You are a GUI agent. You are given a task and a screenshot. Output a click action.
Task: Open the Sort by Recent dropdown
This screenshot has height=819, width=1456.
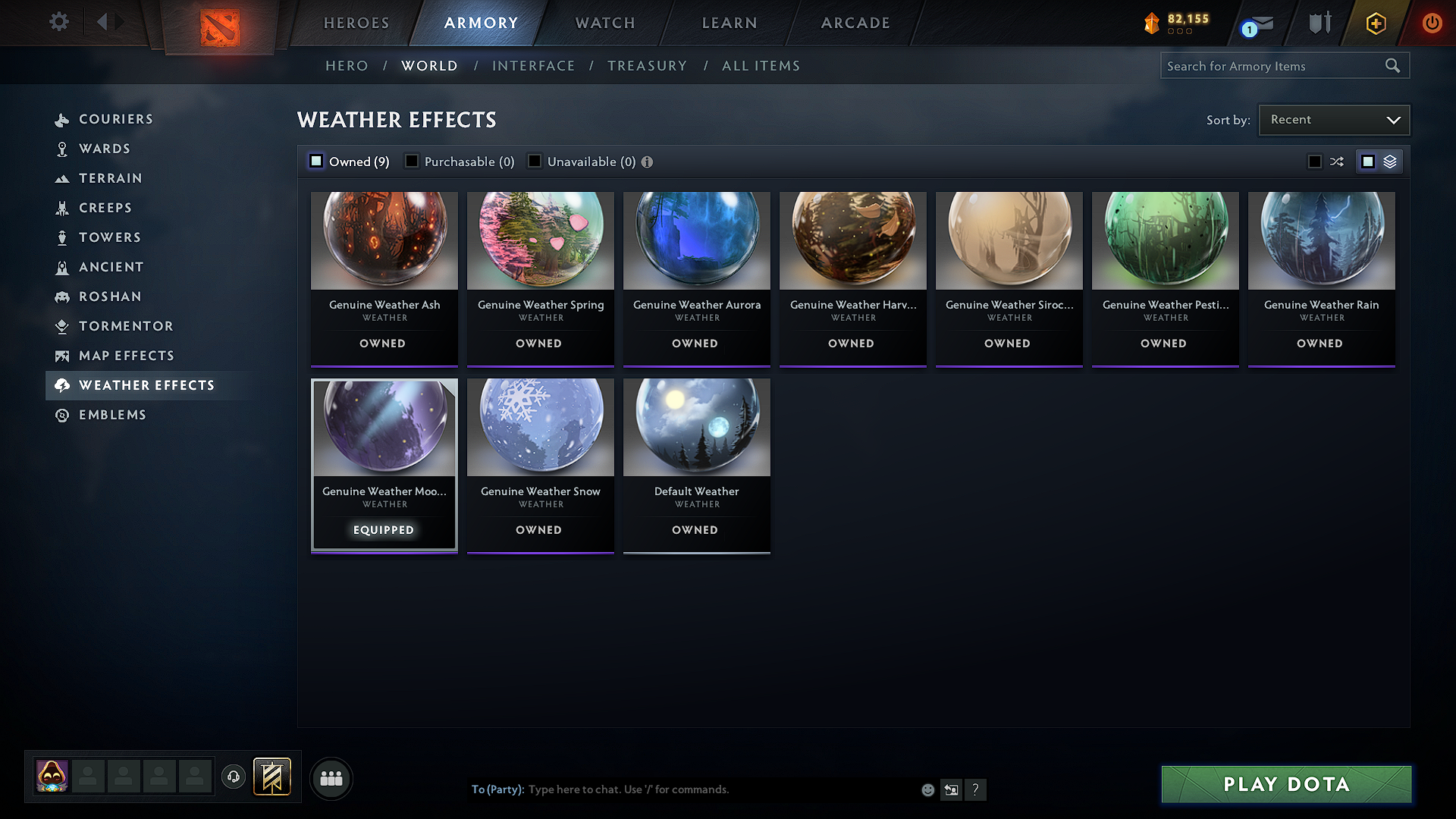(1333, 119)
